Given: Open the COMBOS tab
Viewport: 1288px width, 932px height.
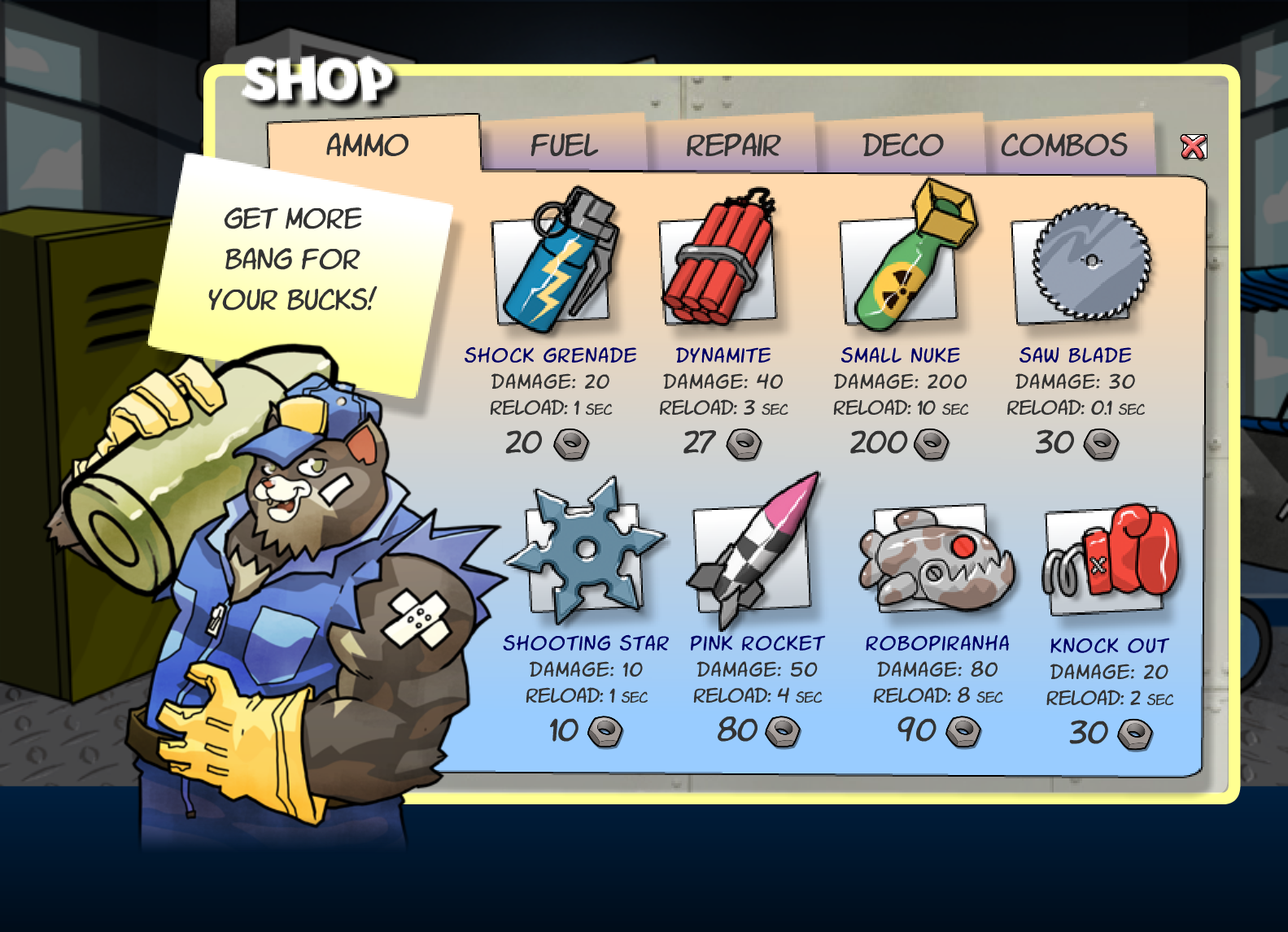Looking at the screenshot, I should click(x=1064, y=146).
